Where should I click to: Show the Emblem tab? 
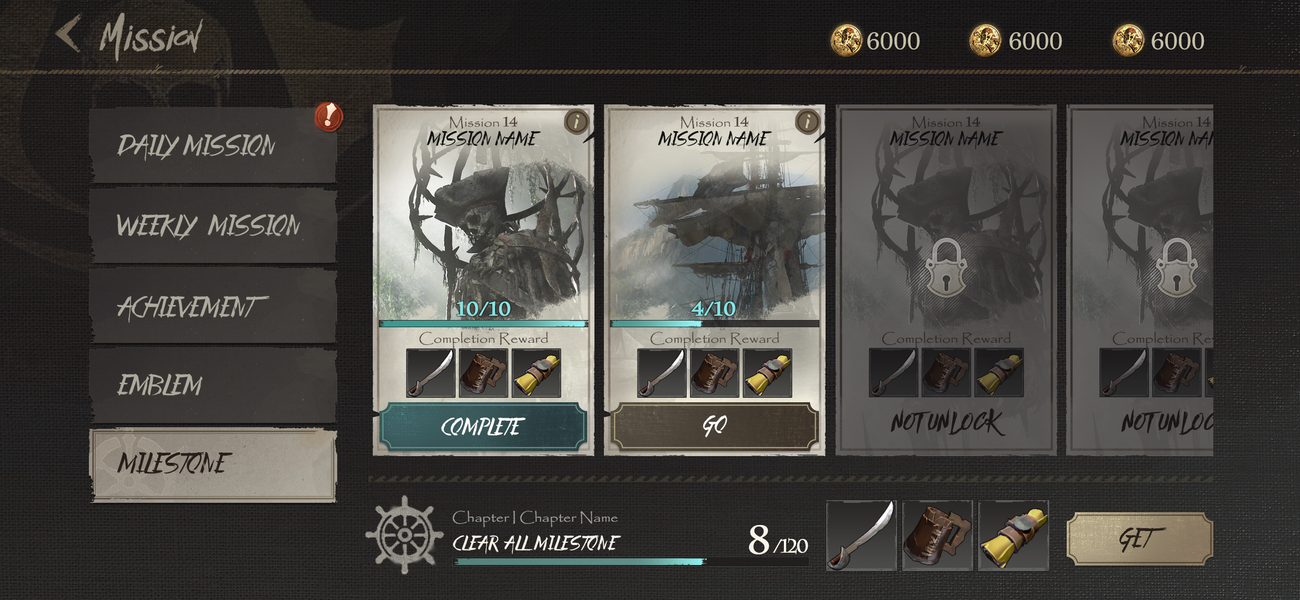[212, 385]
